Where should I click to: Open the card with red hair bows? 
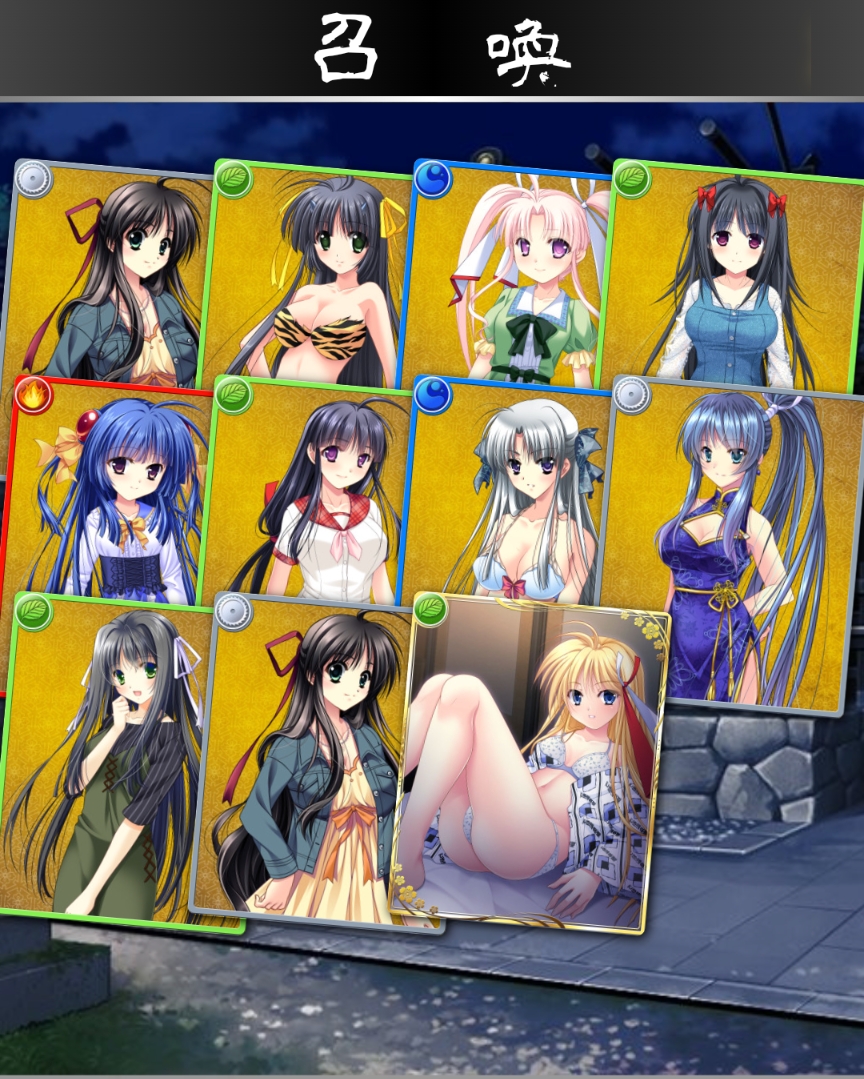(x=735, y=280)
